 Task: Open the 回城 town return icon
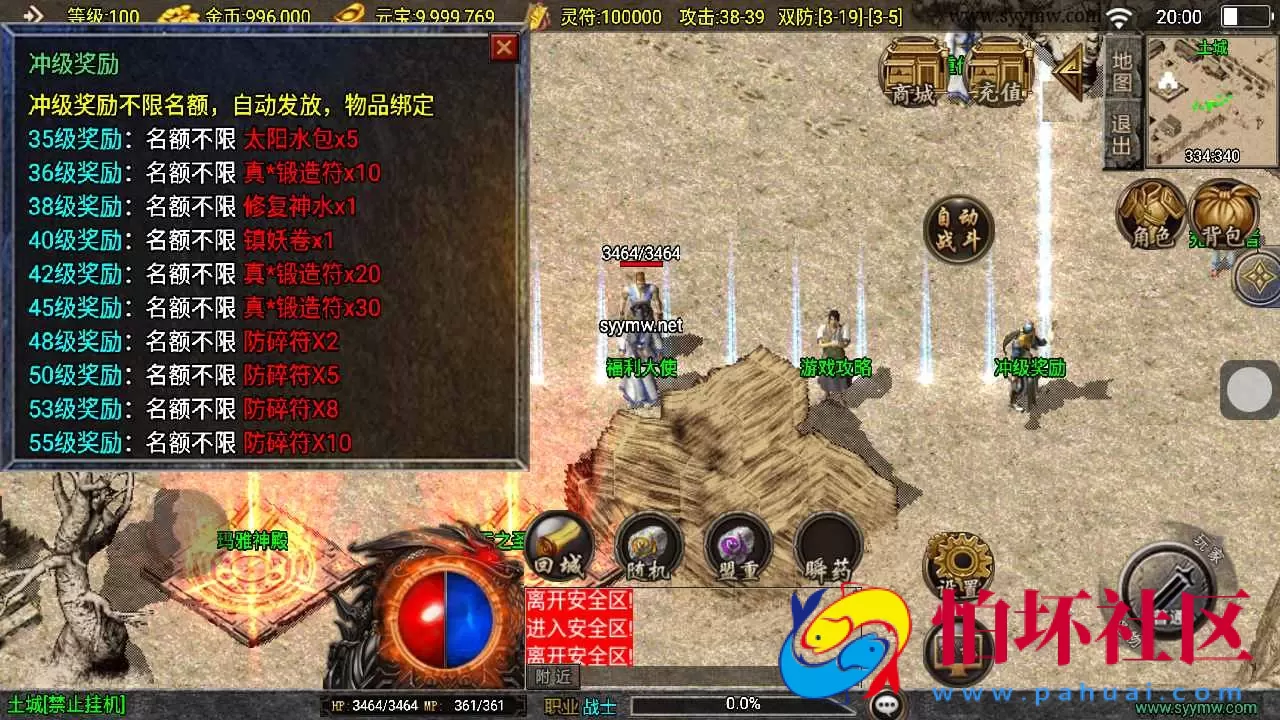(558, 548)
